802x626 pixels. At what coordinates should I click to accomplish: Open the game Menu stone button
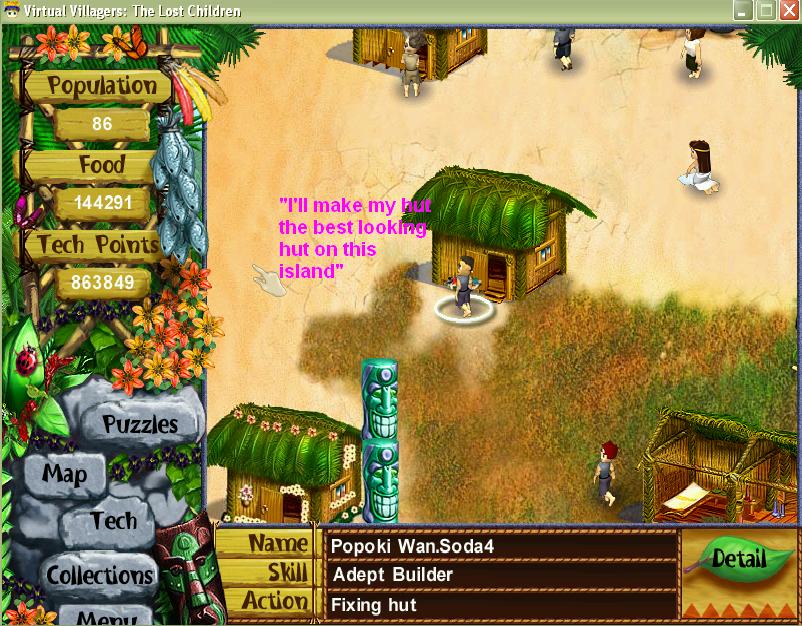coord(105,617)
